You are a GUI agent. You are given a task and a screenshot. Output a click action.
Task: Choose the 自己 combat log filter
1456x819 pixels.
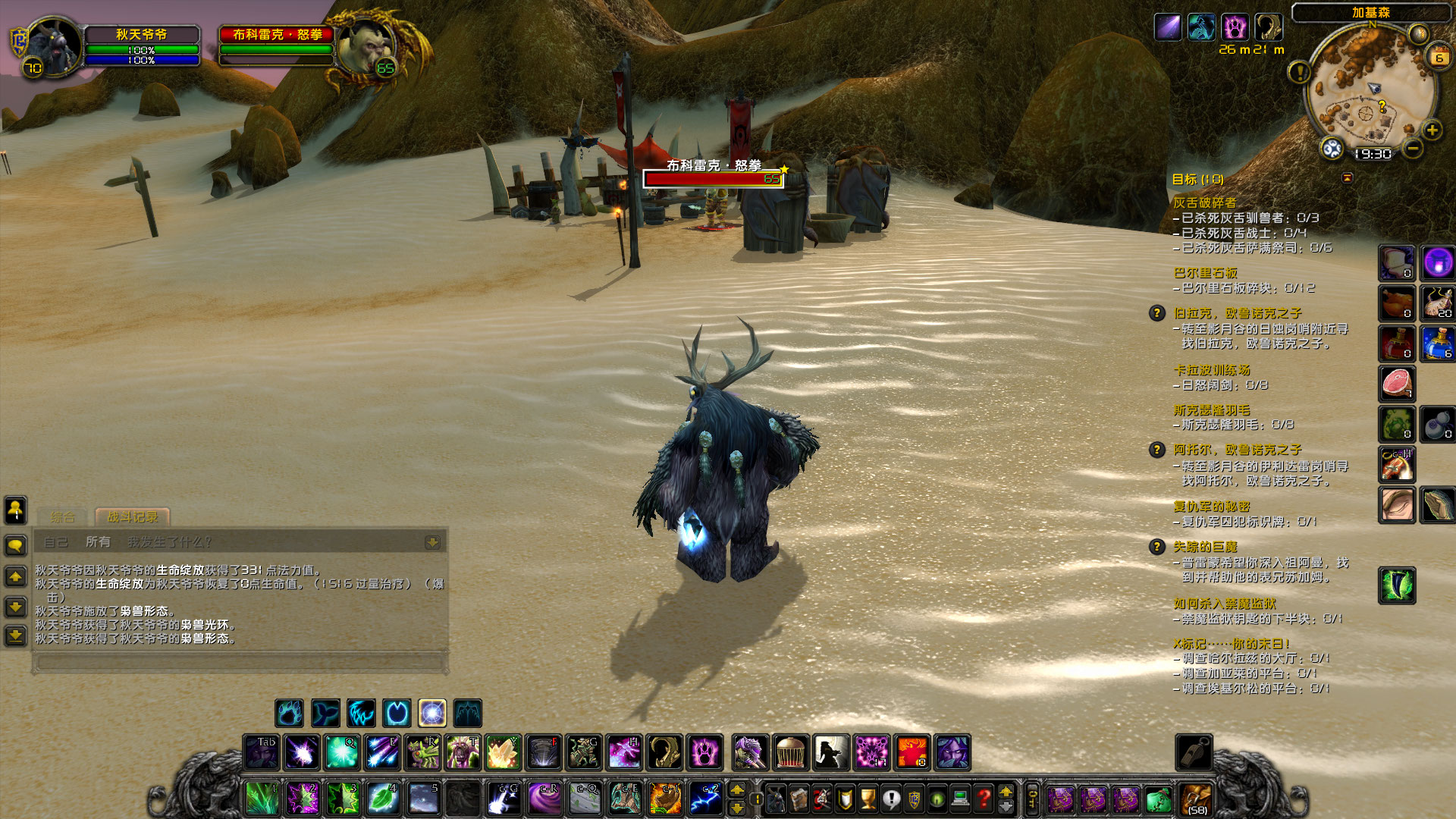pos(56,542)
